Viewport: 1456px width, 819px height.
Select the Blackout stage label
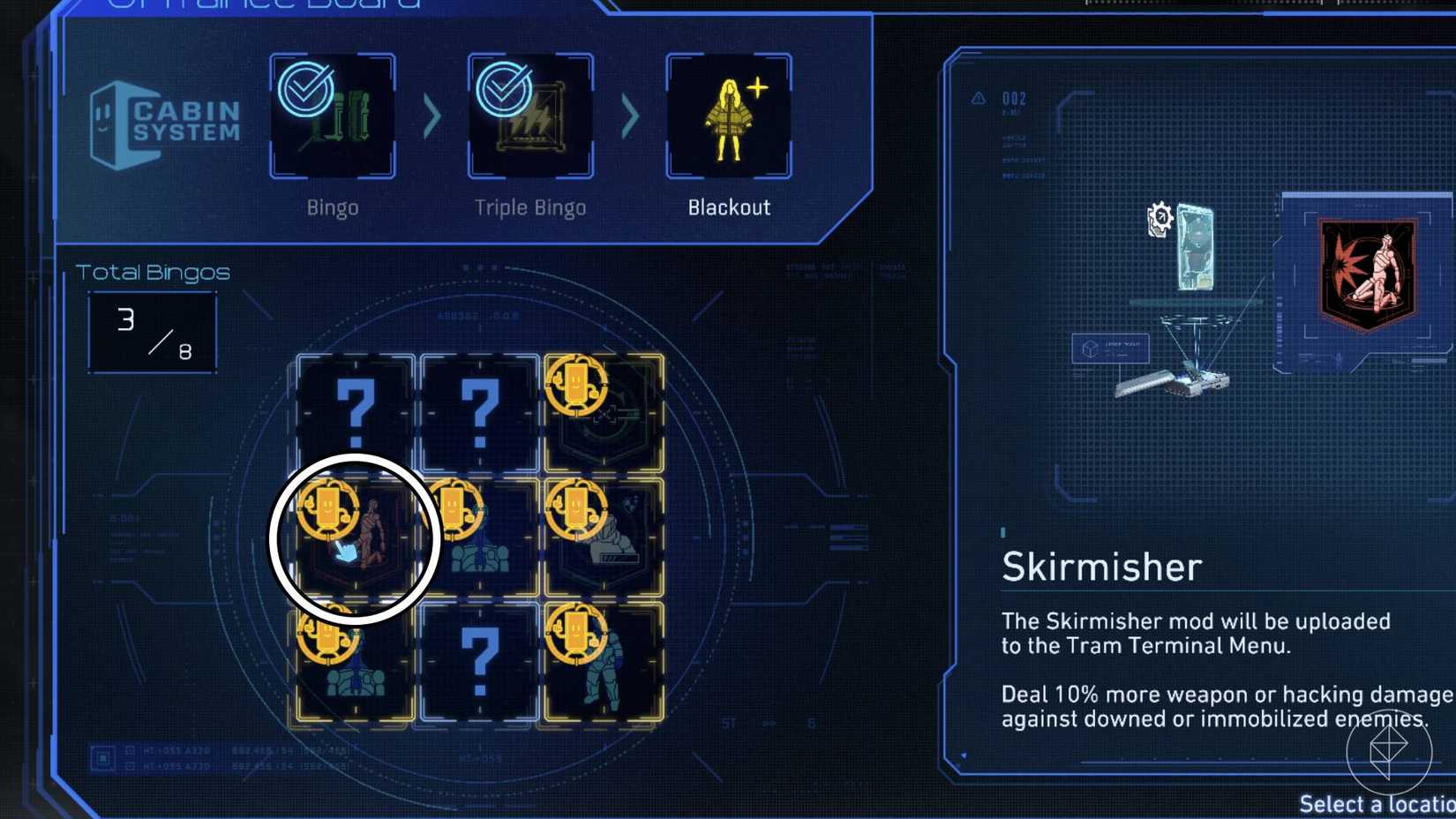pos(729,207)
